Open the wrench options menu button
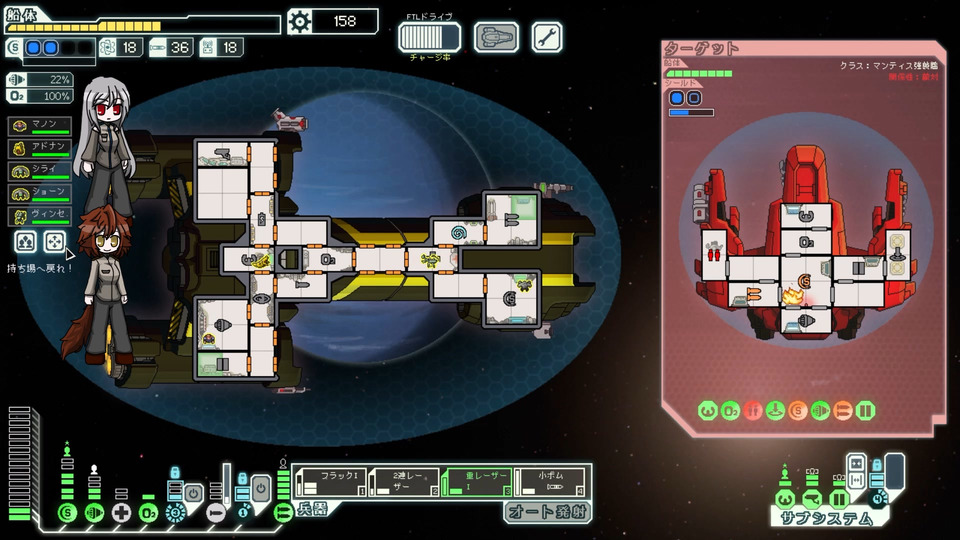 pos(547,37)
